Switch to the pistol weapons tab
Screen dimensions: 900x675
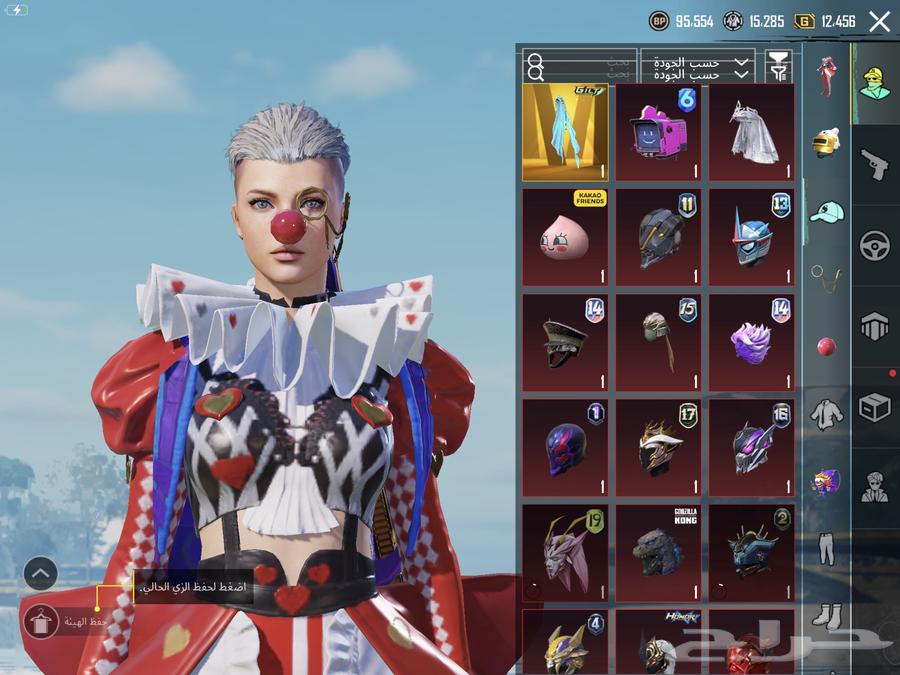[x=875, y=164]
